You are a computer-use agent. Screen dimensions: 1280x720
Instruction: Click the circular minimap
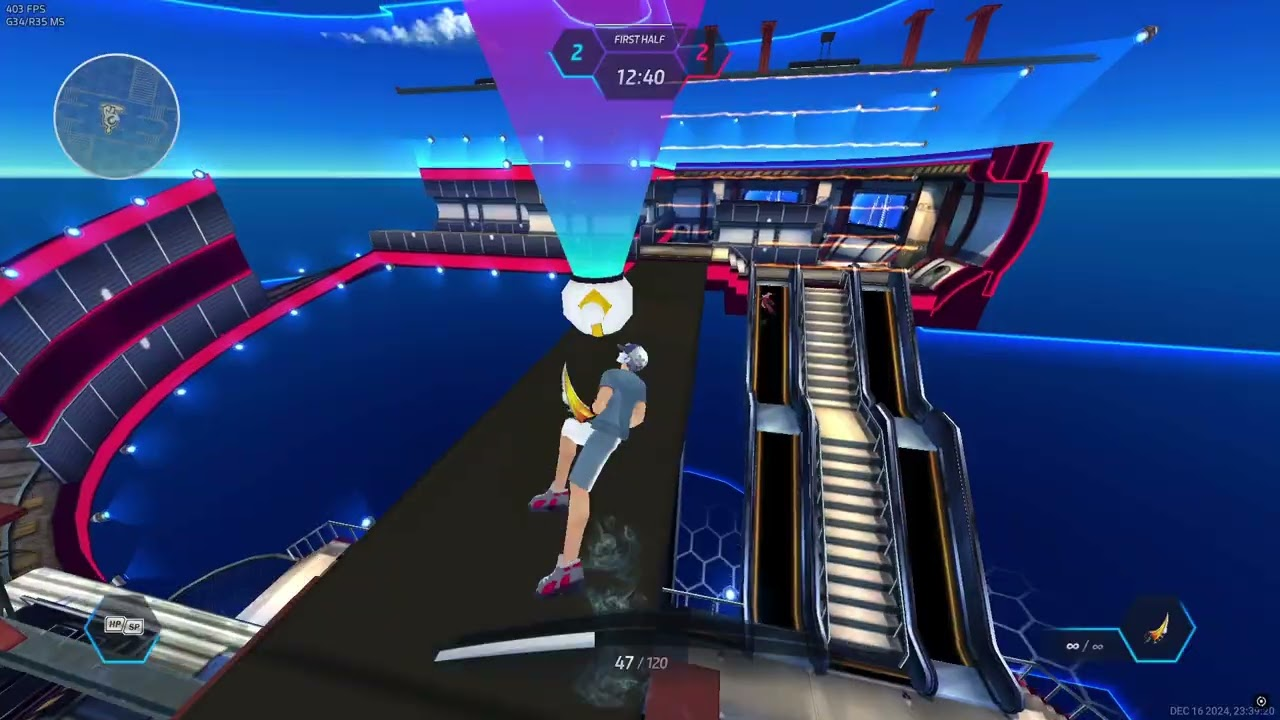point(117,116)
